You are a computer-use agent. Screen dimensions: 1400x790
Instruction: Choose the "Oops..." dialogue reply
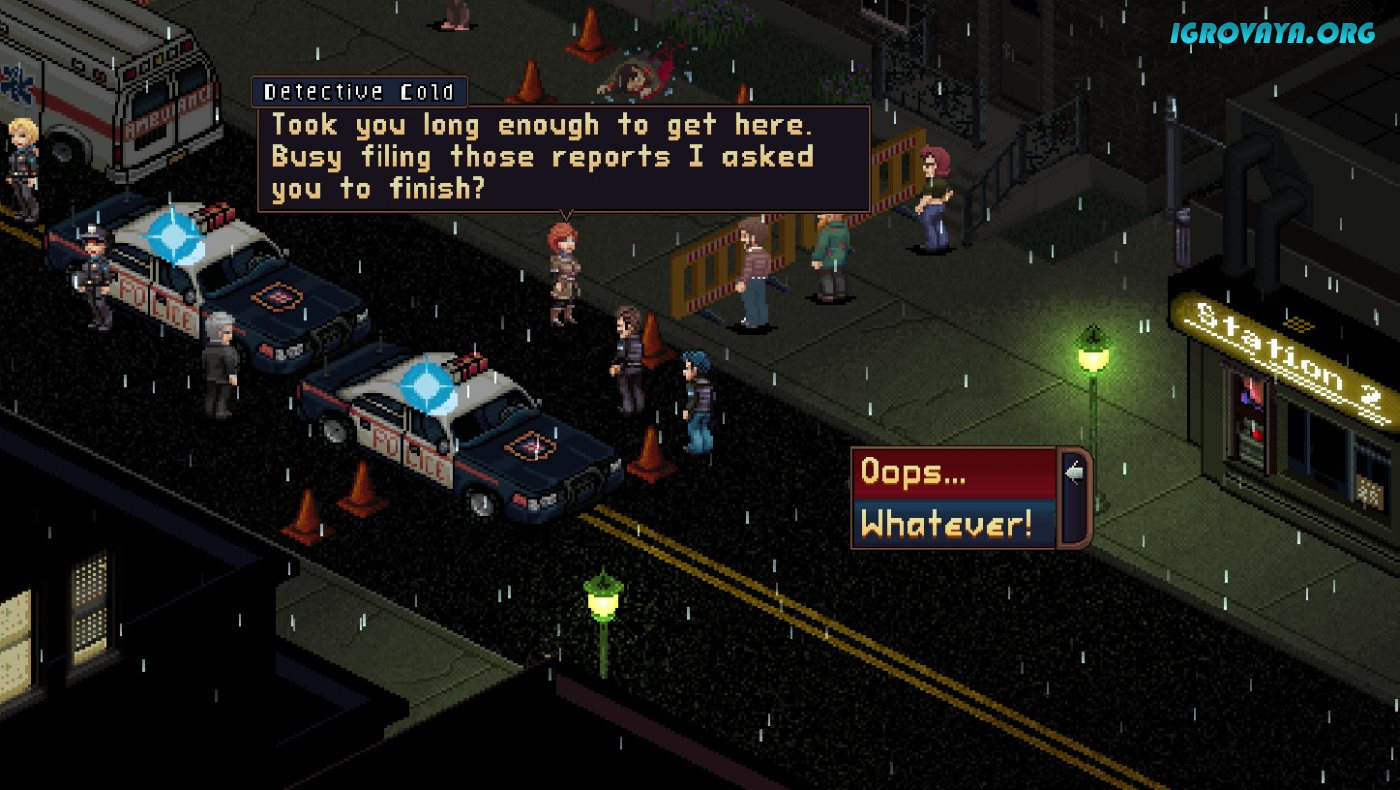(954, 474)
